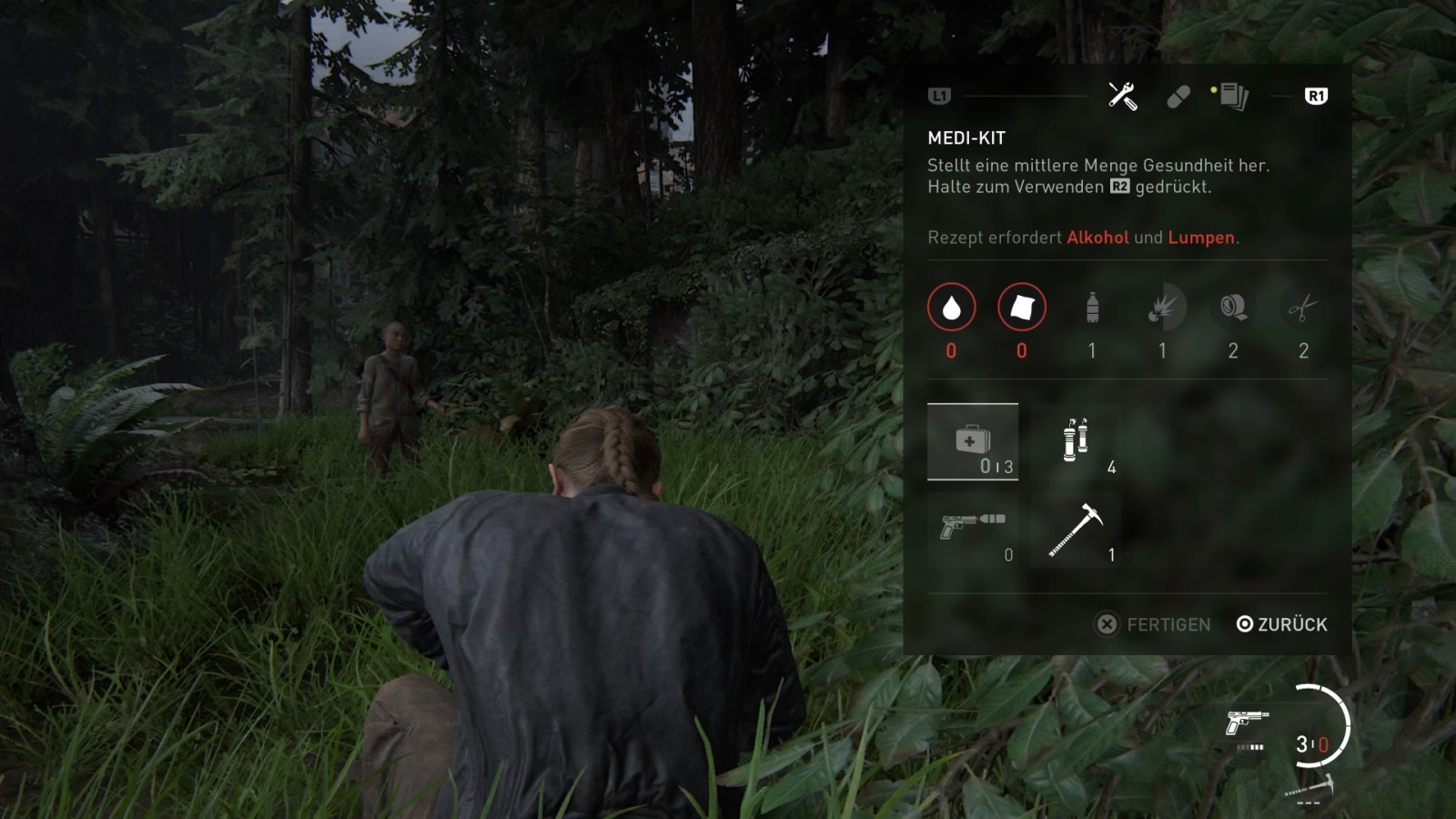Viewport: 1456px width, 819px height.
Task: Select the equipped pistol HUD icon
Action: point(1247,723)
